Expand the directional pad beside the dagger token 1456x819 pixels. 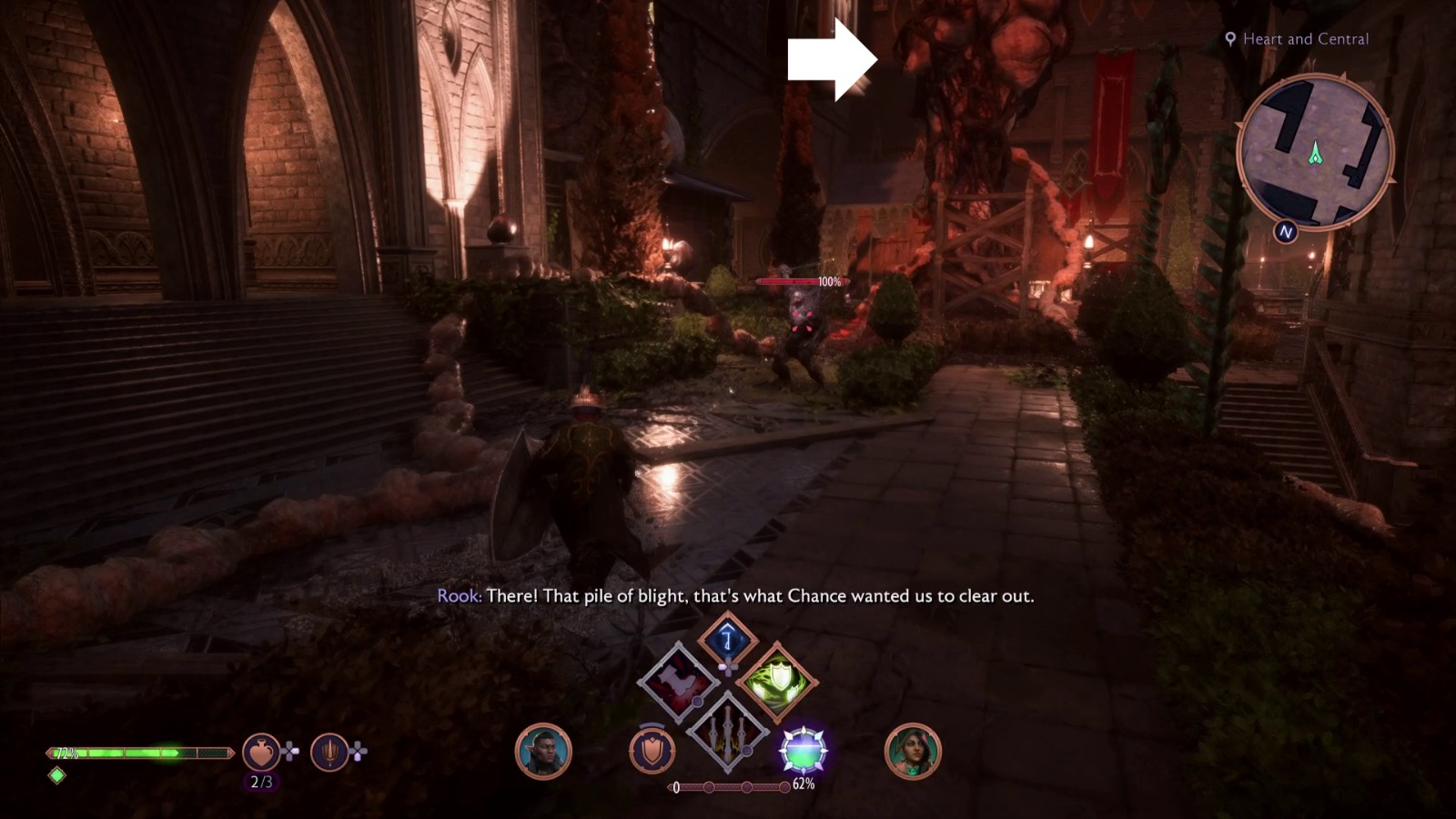tap(358, 752)
